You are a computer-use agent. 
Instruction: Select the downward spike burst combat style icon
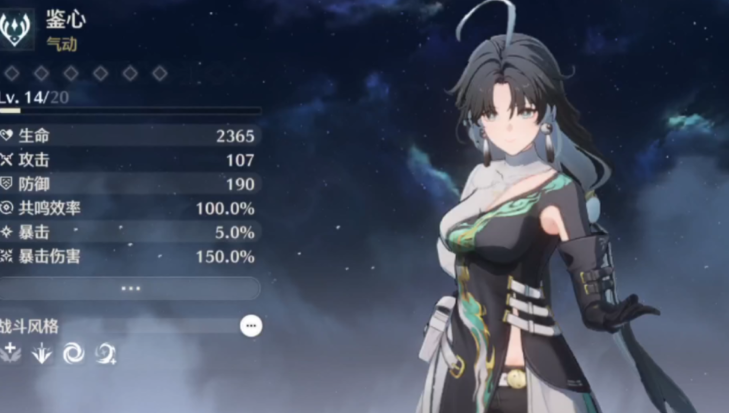(x=42, y=352)
